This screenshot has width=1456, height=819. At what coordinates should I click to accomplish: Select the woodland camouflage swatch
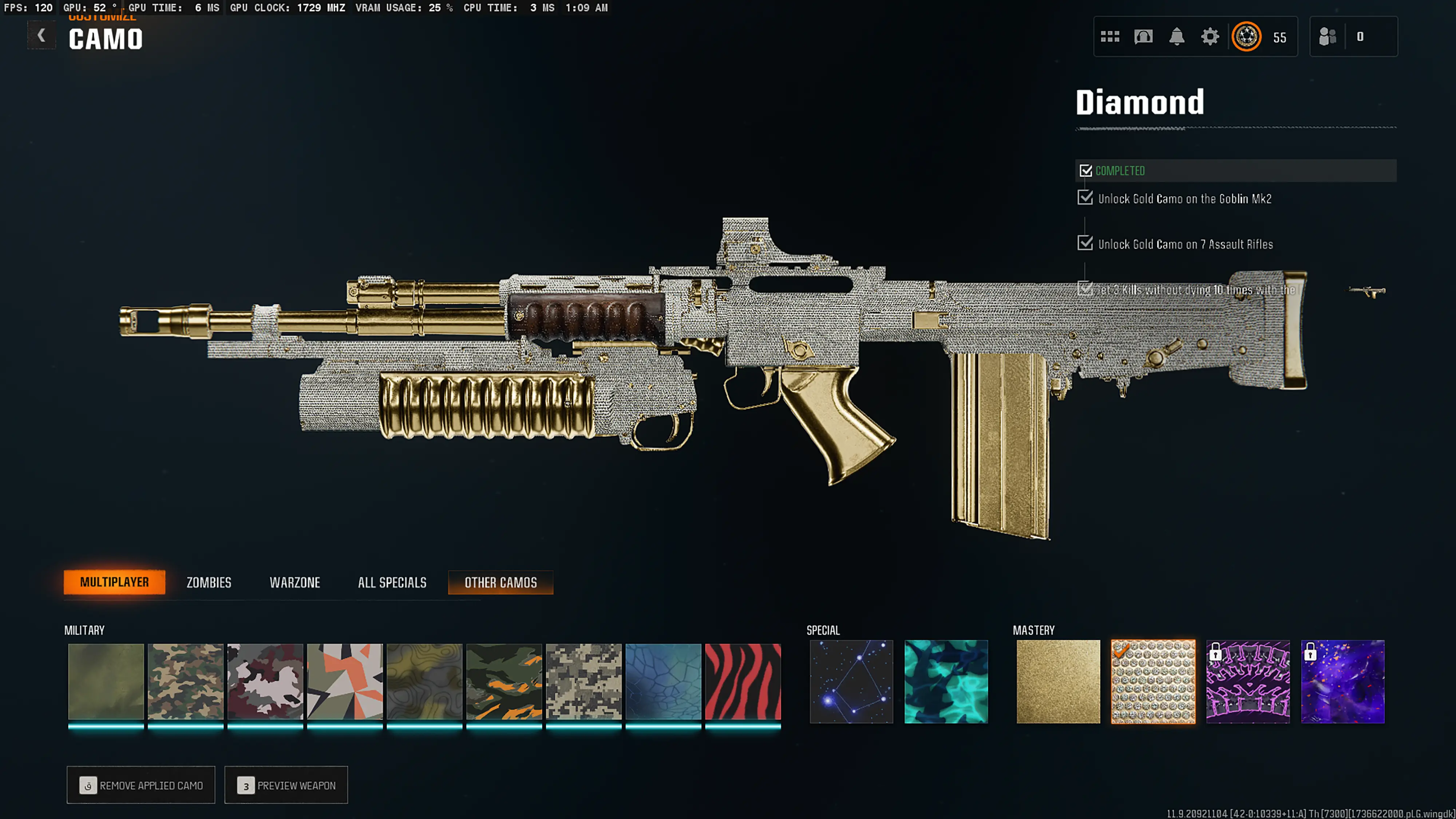[185, 682]
